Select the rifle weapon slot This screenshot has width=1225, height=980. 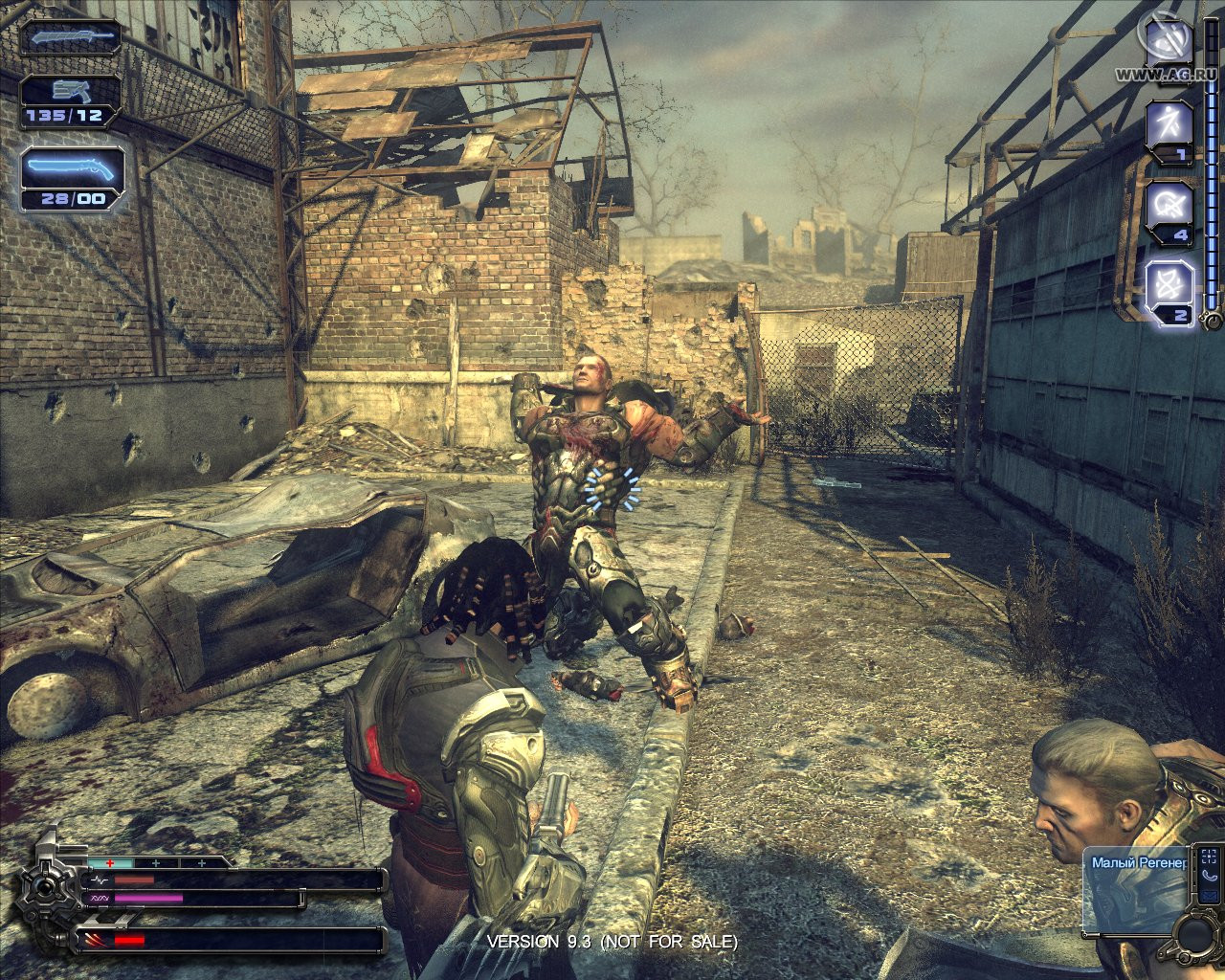click(x=72, y=38)
